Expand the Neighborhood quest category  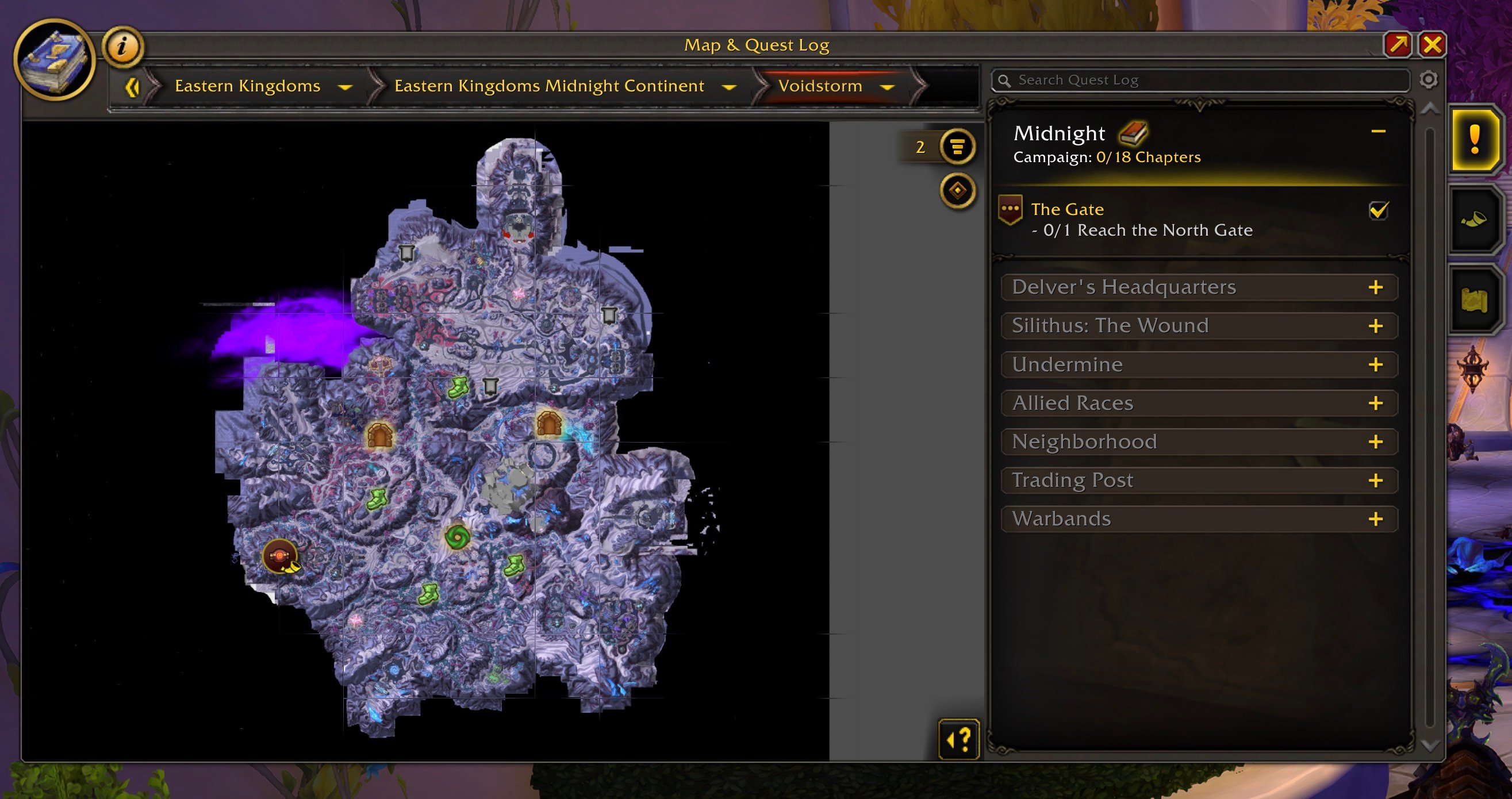point(1375,442)
